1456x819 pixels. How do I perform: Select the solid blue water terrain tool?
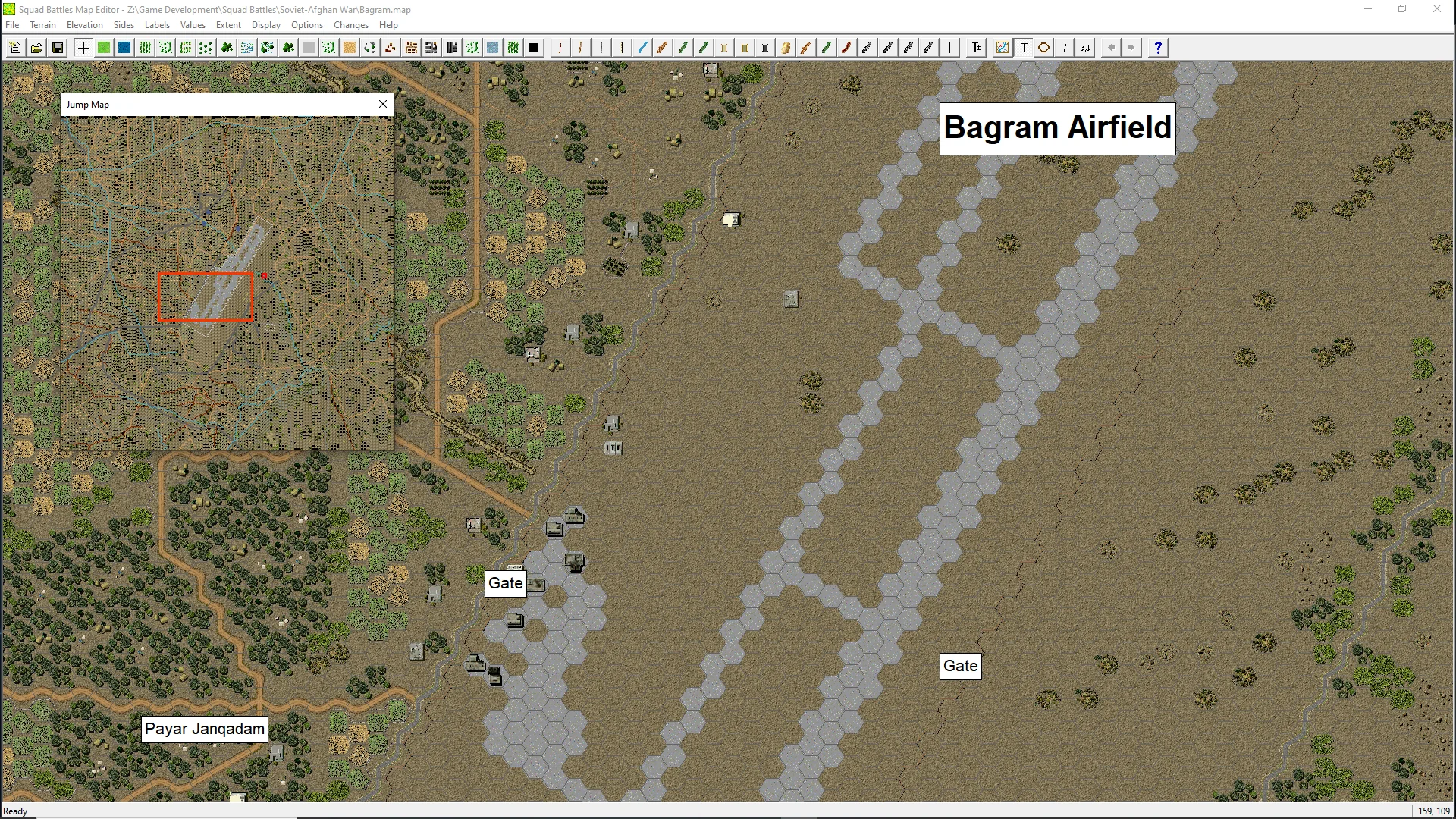click(x=124, y=48)
